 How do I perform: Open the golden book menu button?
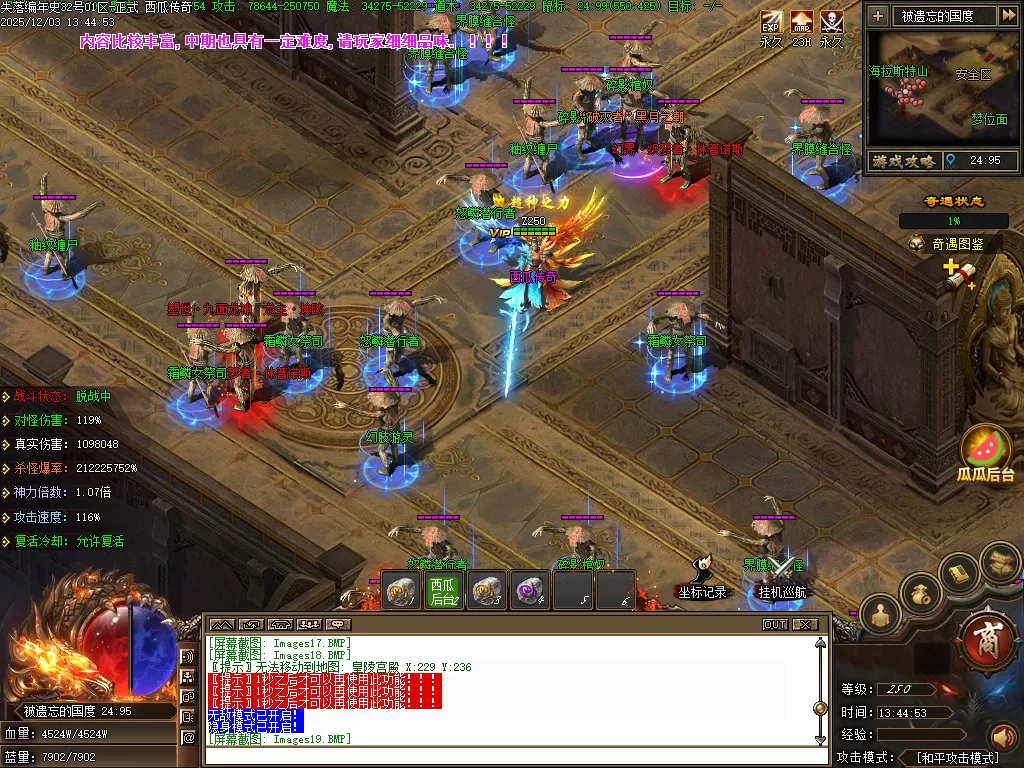959,574
